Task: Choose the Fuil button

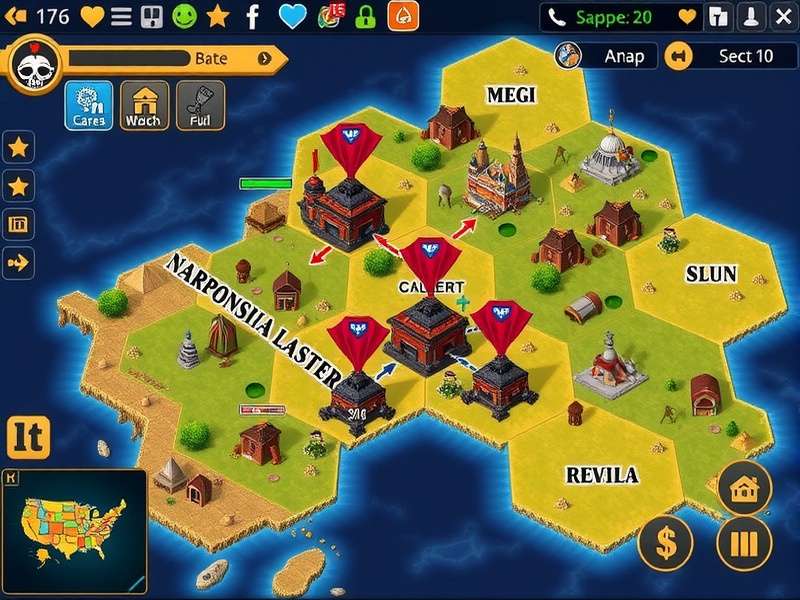Action: tap(200, 106)
